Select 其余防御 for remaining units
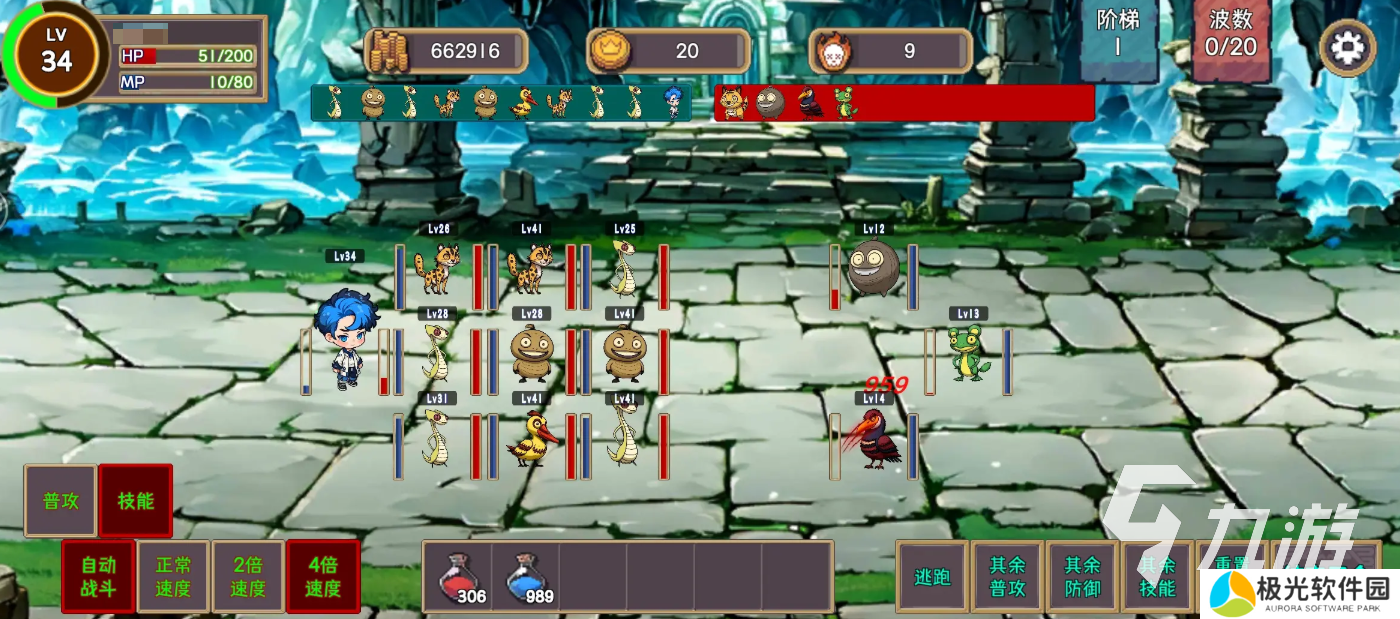This screenshot has width=1400, height=619. click(x=1082, y=577)
